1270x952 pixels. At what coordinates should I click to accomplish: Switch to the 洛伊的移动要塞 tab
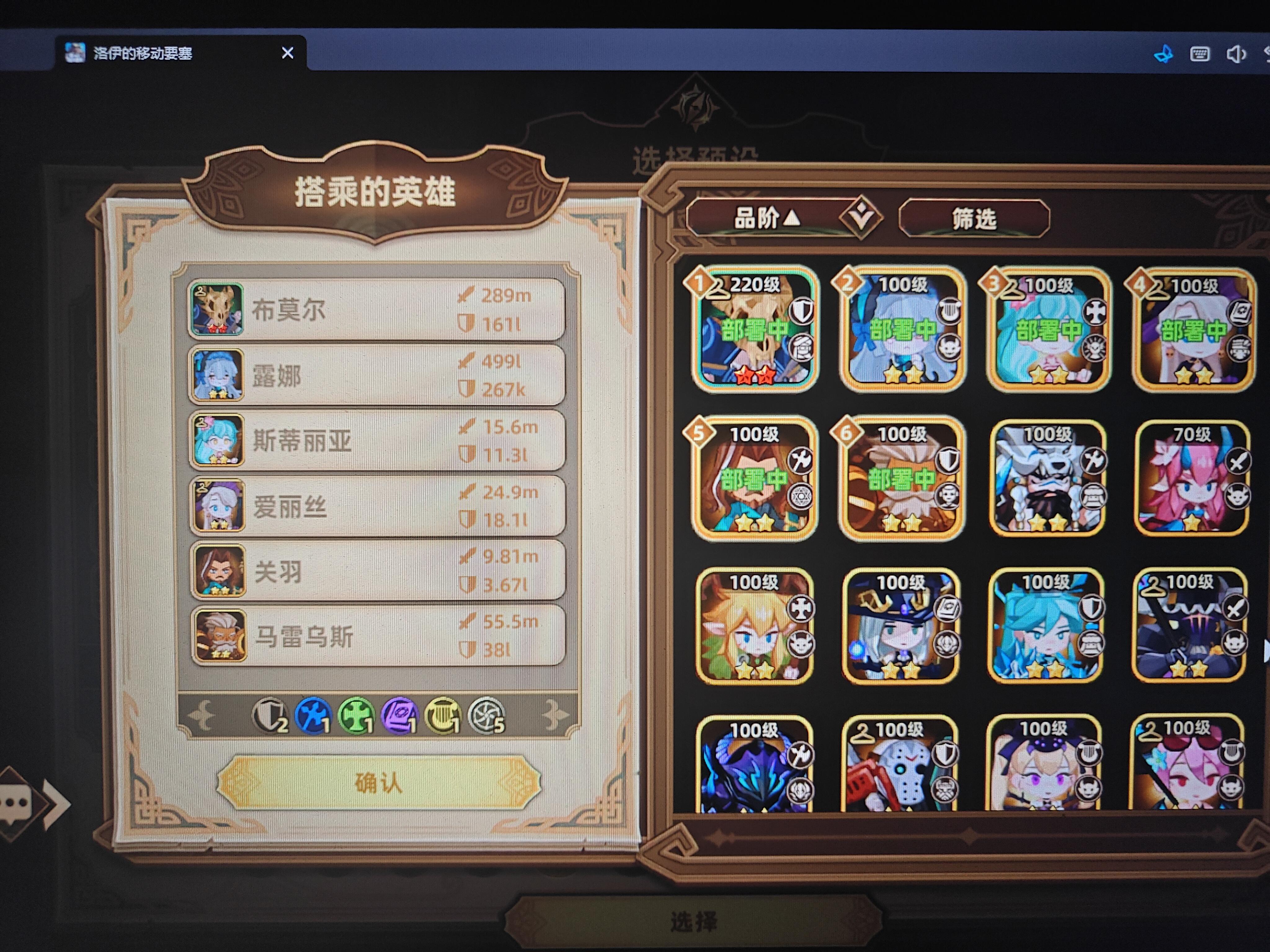142,53
